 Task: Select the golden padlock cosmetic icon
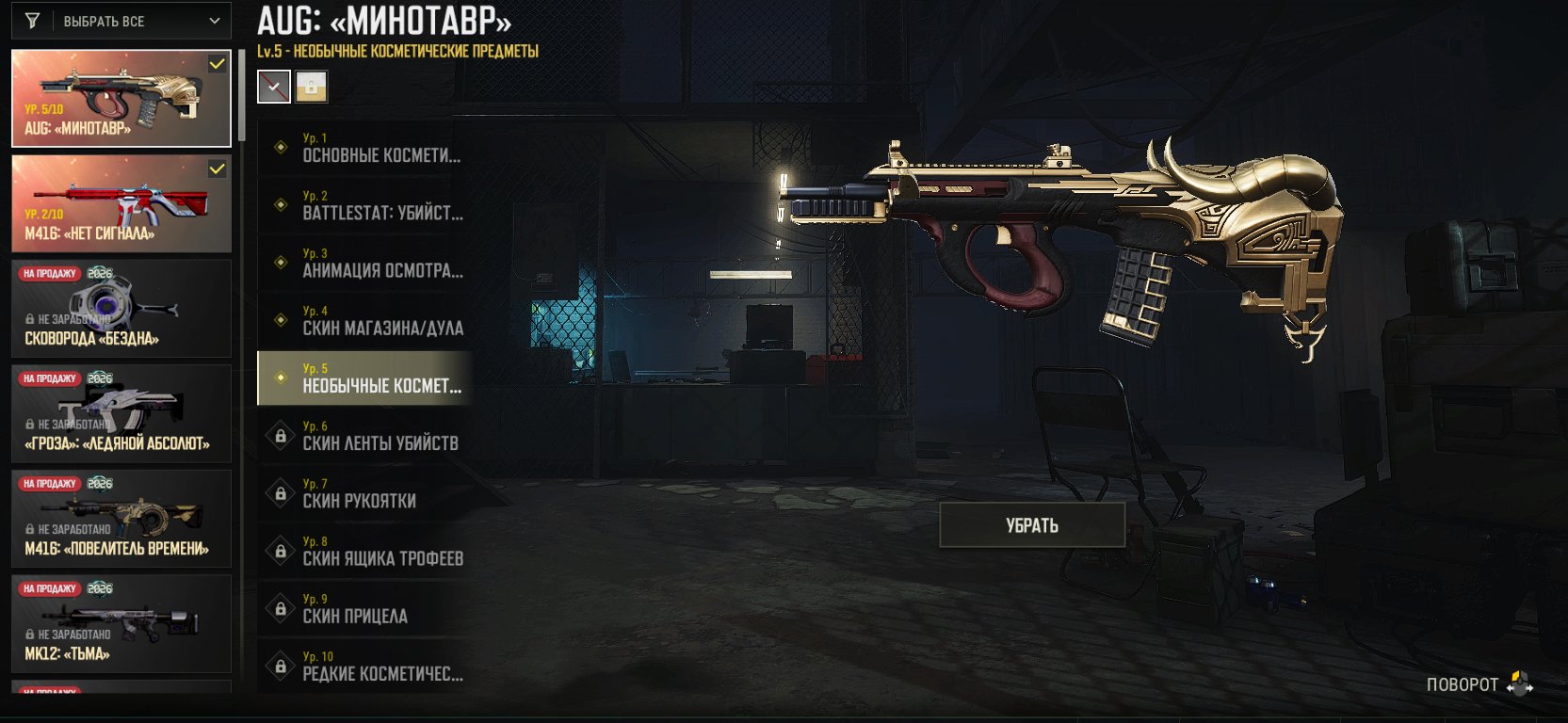(312, 87)
